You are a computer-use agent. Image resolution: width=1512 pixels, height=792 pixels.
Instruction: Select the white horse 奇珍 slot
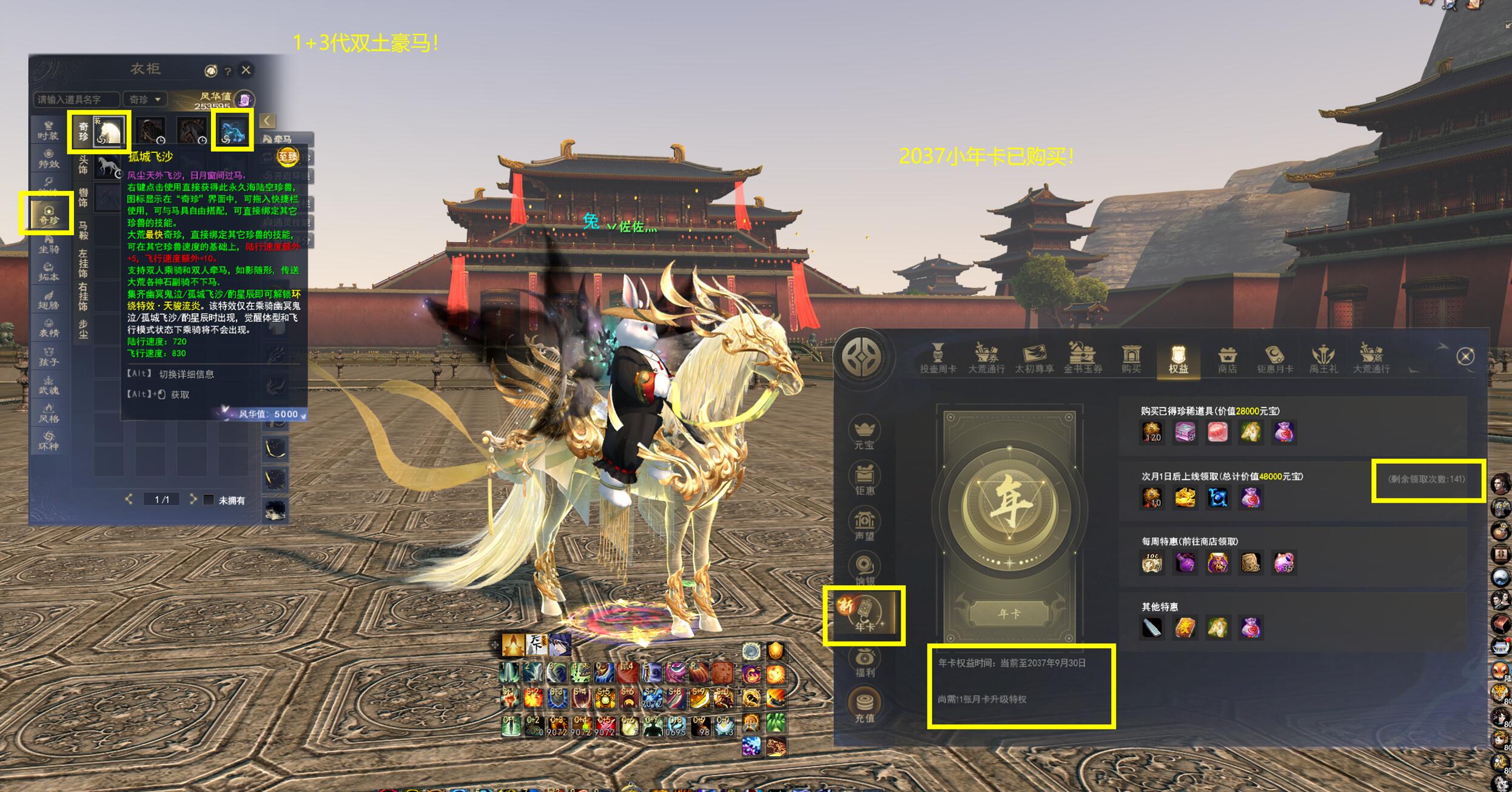109,131
